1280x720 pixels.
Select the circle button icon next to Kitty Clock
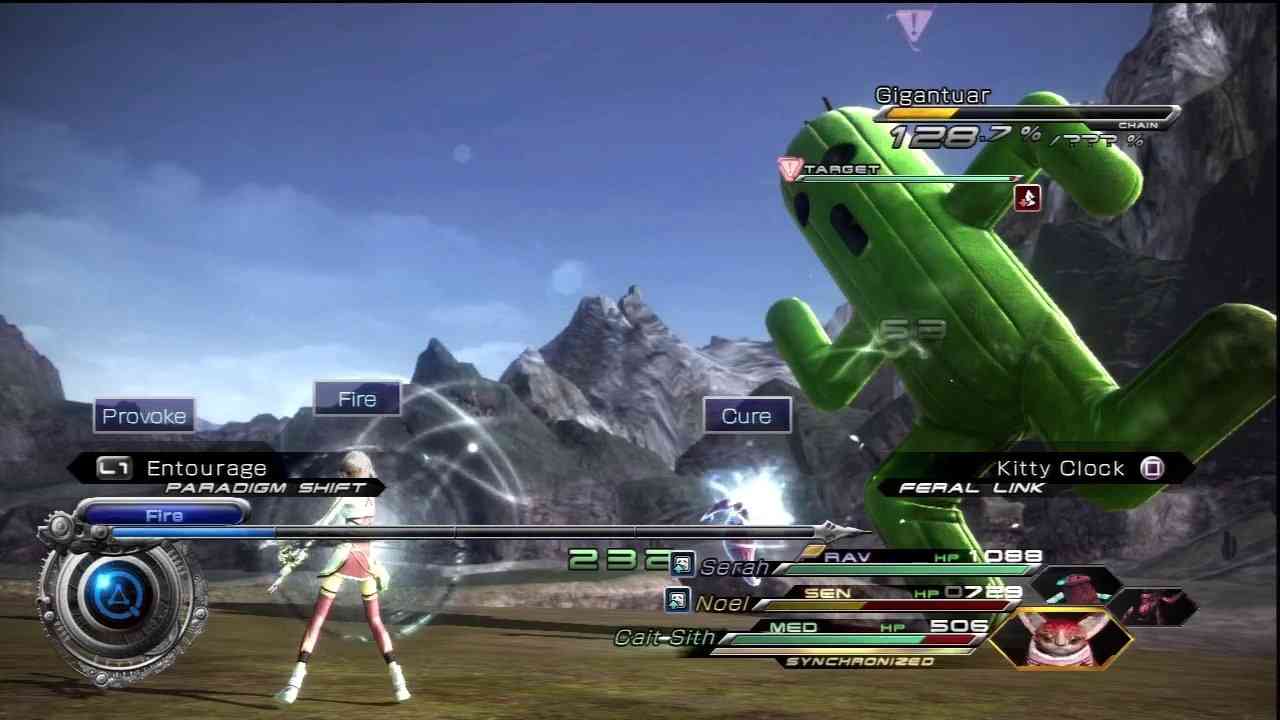(1152, 468)
